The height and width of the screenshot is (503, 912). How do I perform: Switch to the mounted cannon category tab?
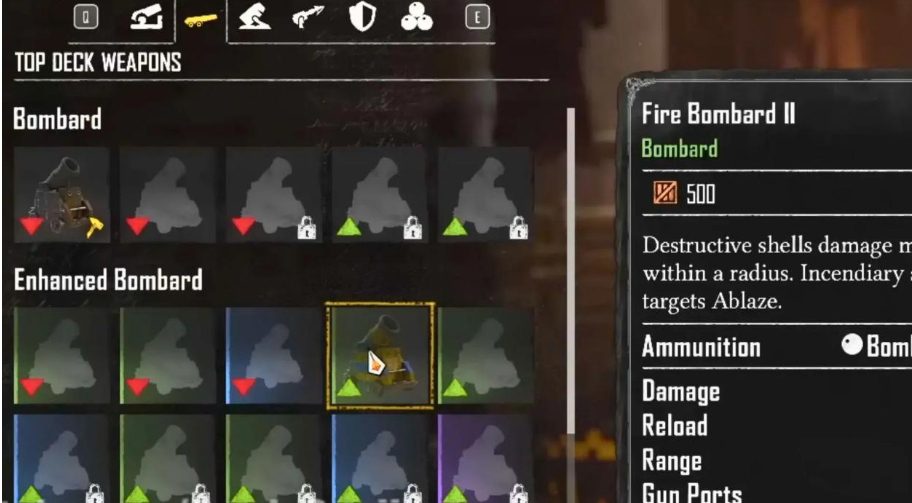pyautogui.click(x=147, y=19)
